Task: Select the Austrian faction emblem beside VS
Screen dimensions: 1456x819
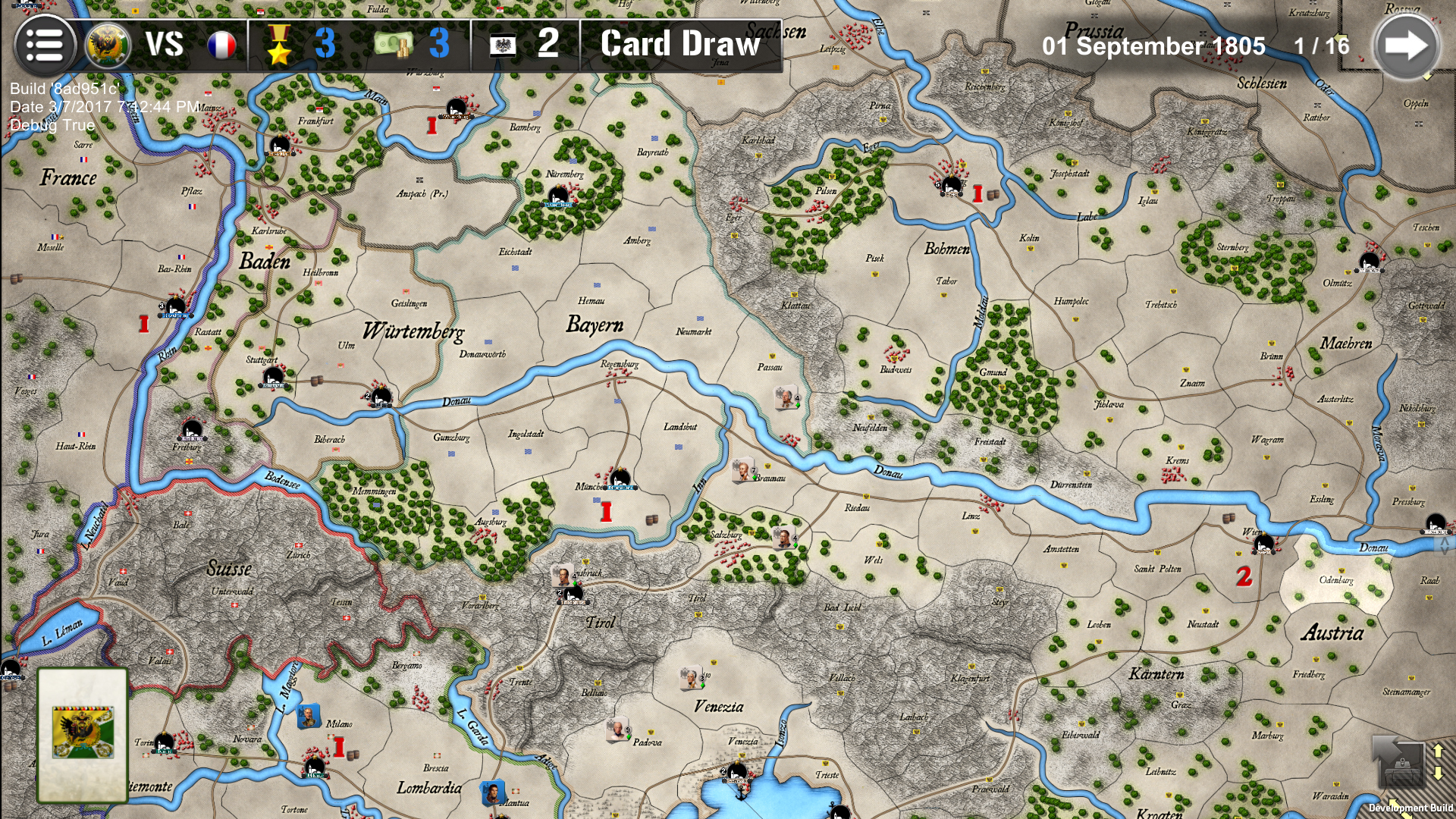Action: (x=106, y=44)
